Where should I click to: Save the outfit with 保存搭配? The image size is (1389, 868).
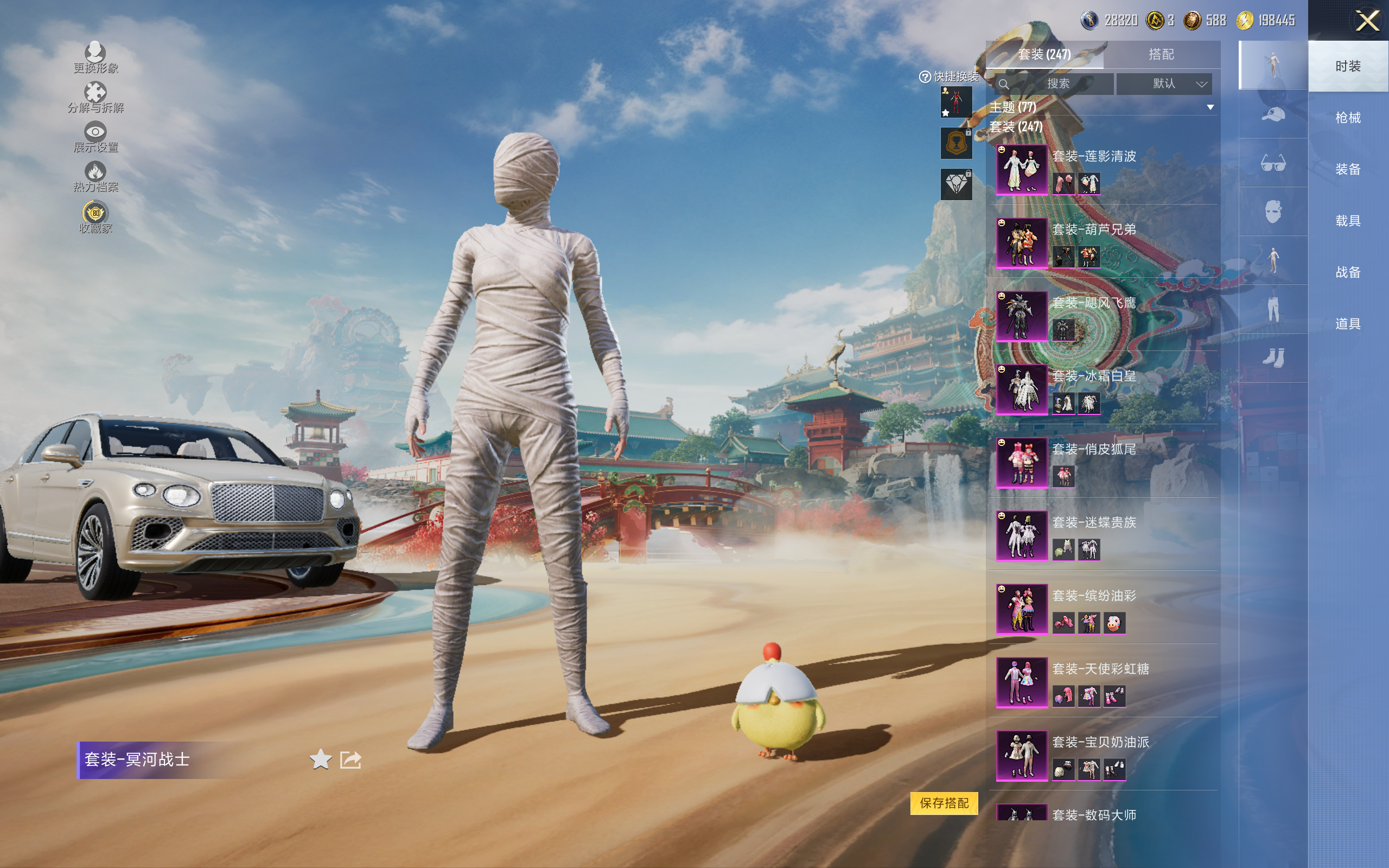point(944,802)
